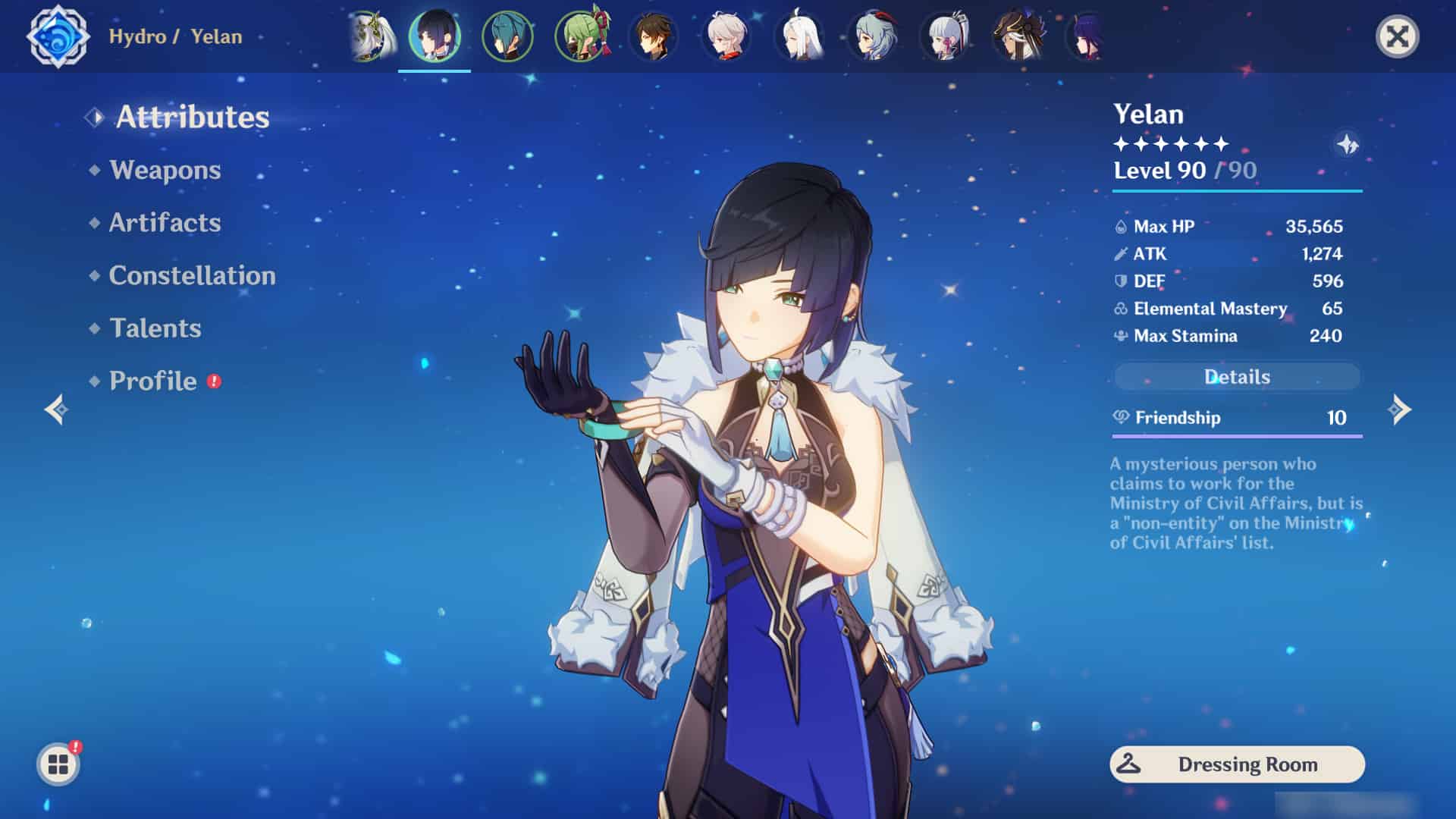Switch to previous character with left arrow
The image size is (1456, 819).
57,410
